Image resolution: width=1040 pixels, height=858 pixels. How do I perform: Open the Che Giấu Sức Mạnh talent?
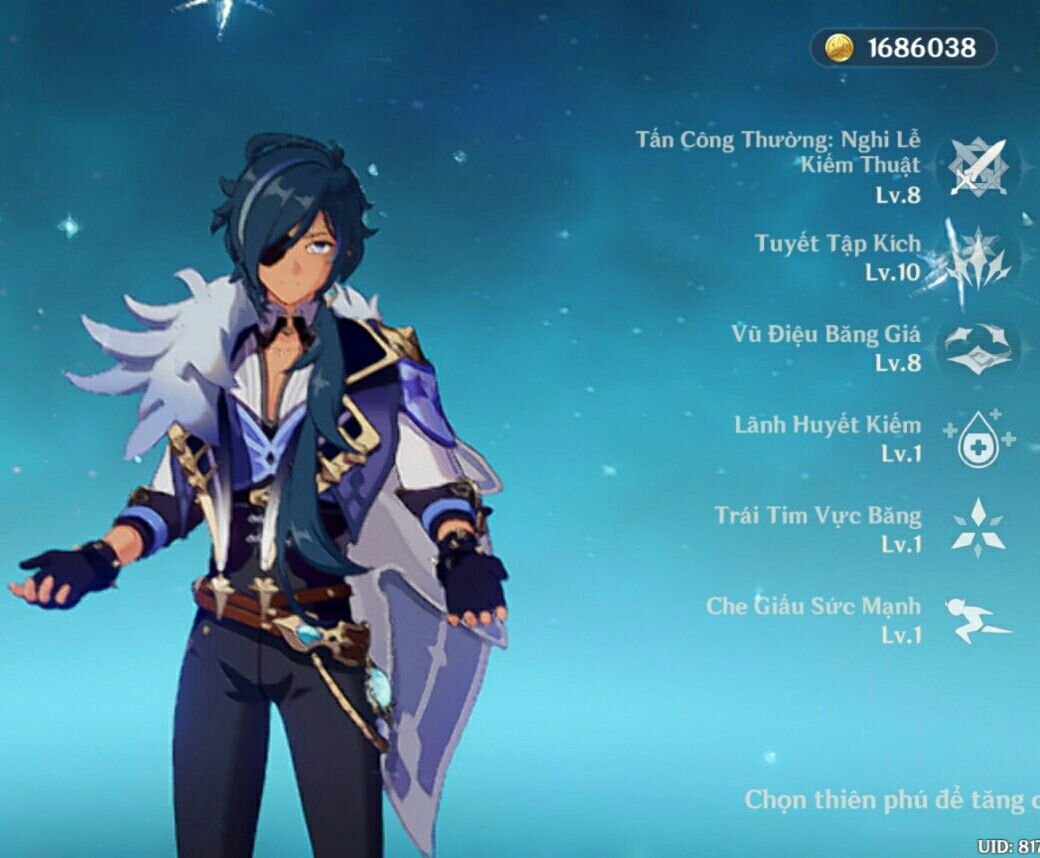point(978,620)
